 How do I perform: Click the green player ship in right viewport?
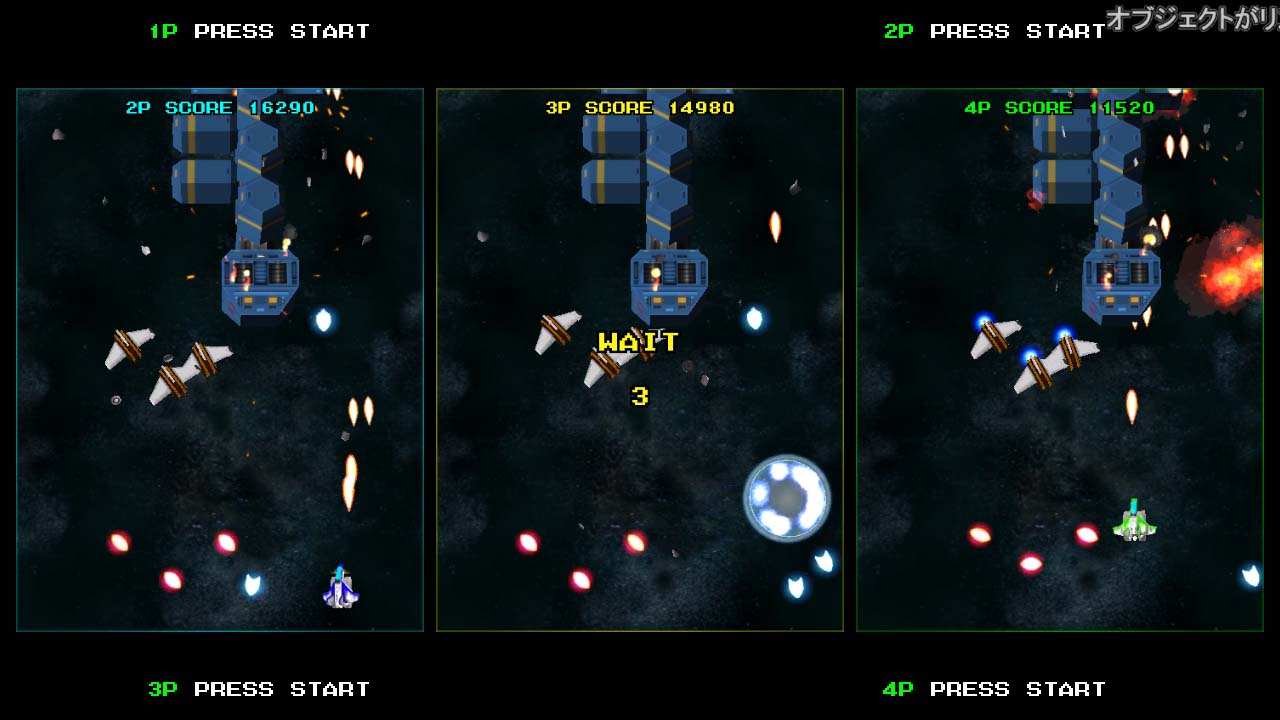tap(1135, 527)
